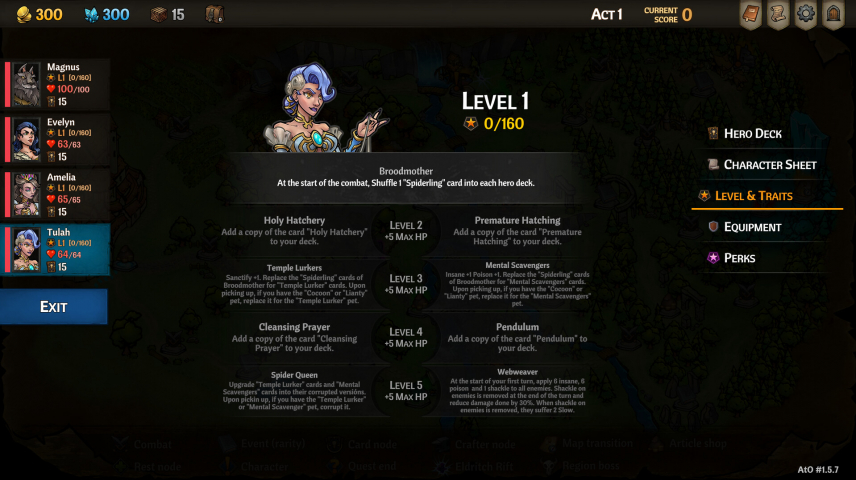The height and width of the screenshot is (480, 856).
Task: Open settings with the gear icon
Action: point(805,15)
